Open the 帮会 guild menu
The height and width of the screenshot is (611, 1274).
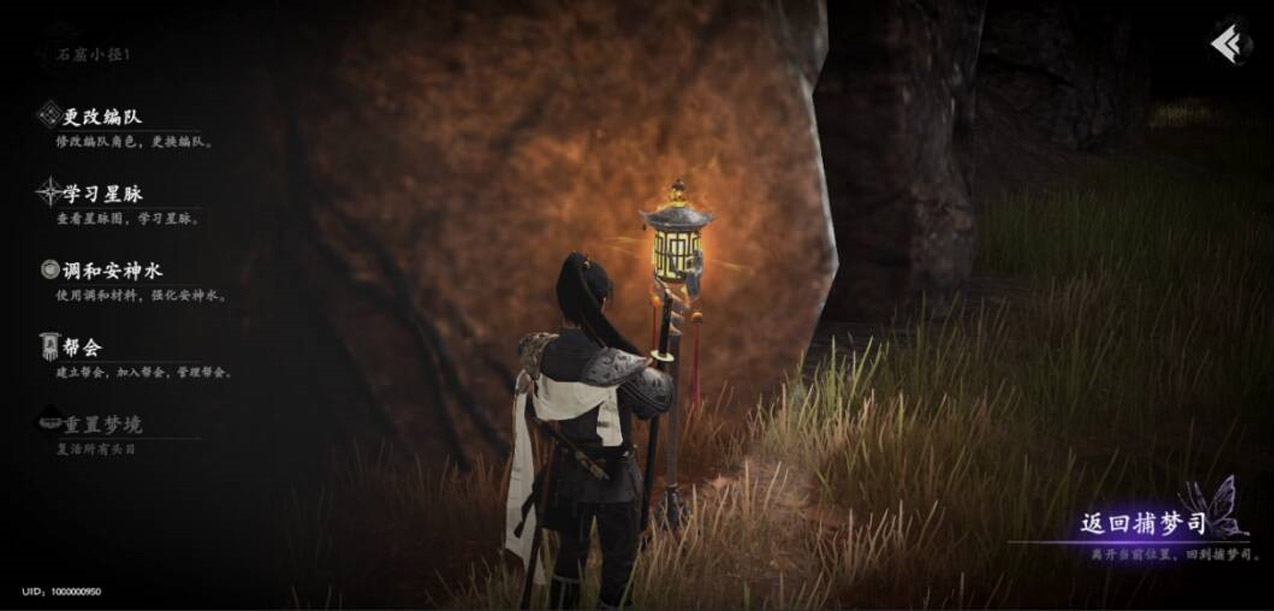pos(82,347)
